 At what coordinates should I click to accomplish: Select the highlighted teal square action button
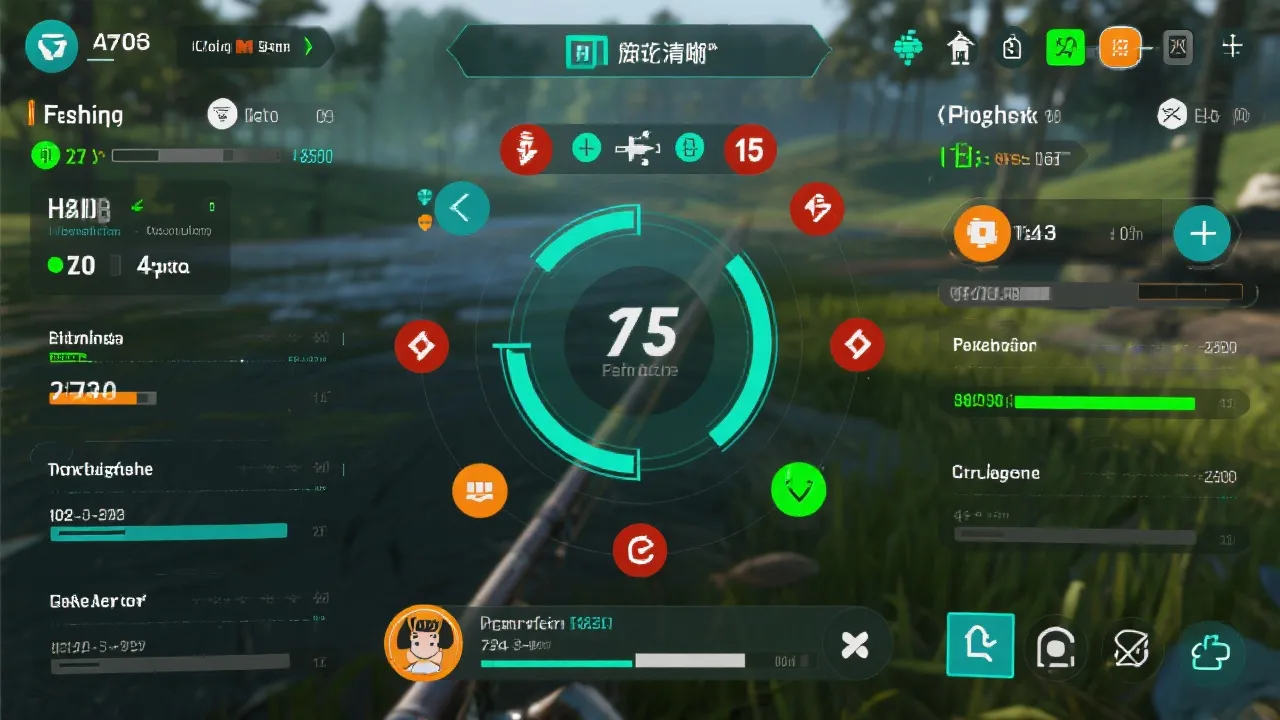980,647
